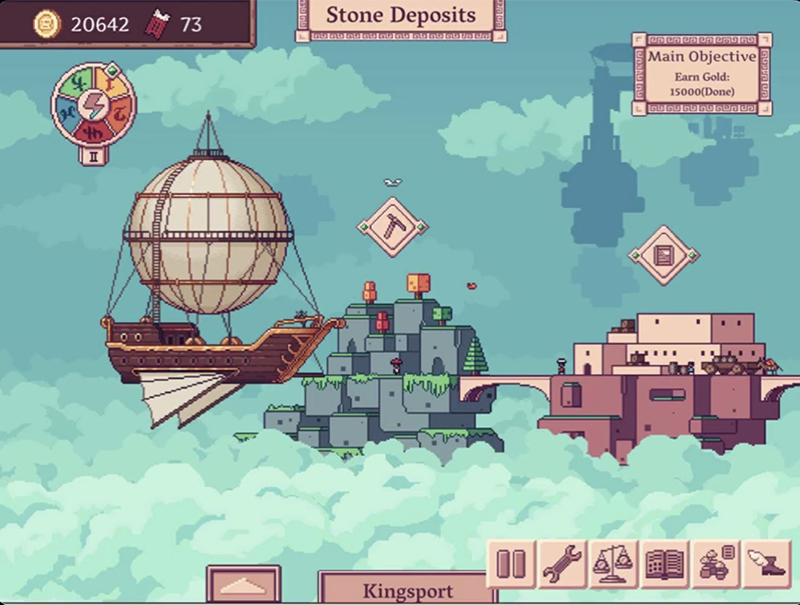Select the document marker above the town
This screenshot has width=800, height=605.
coord(663,254)
